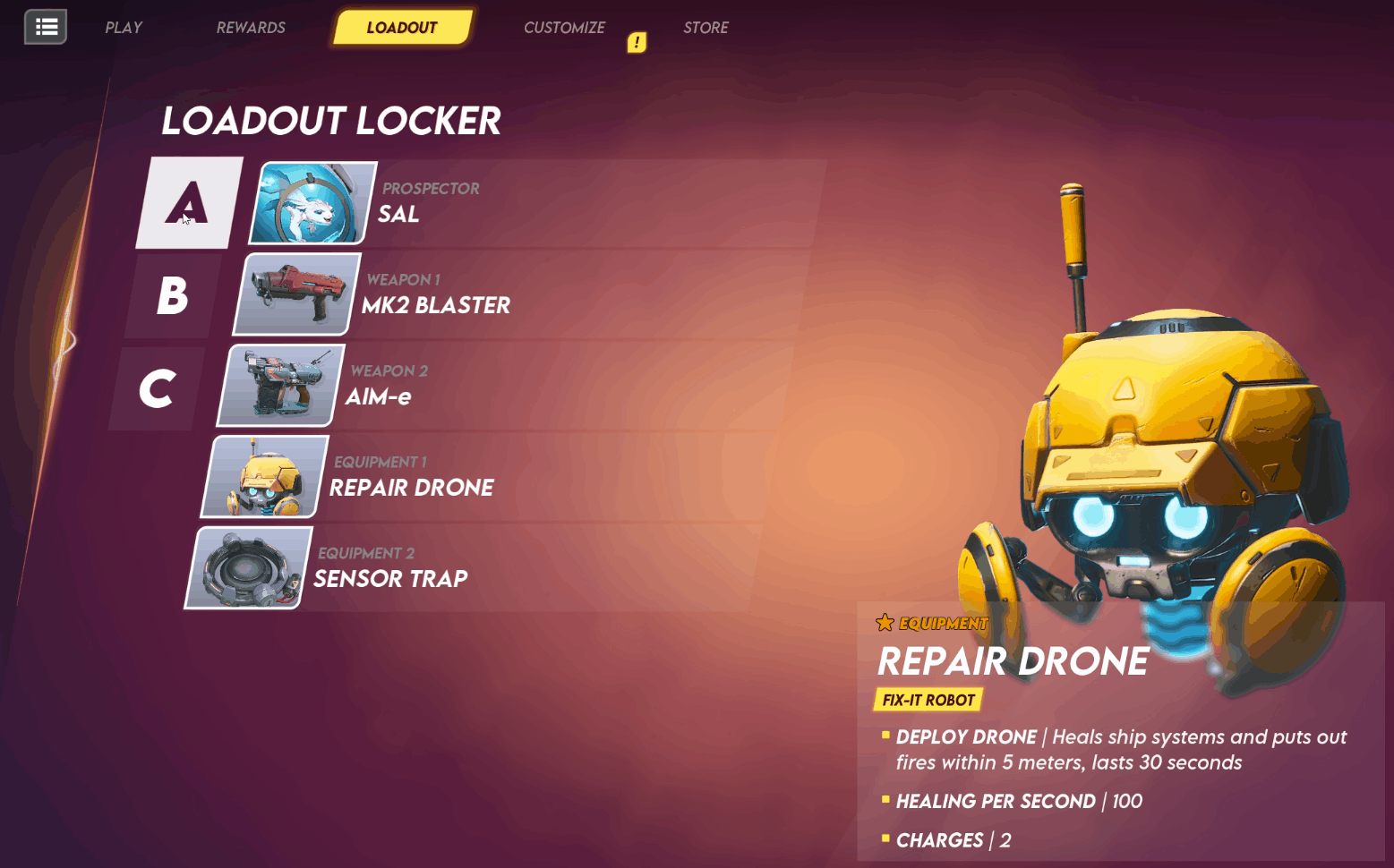This screenshot has width=1394, height=868.
Task: Open the STORE menu
Action: (x=706, y=27)
